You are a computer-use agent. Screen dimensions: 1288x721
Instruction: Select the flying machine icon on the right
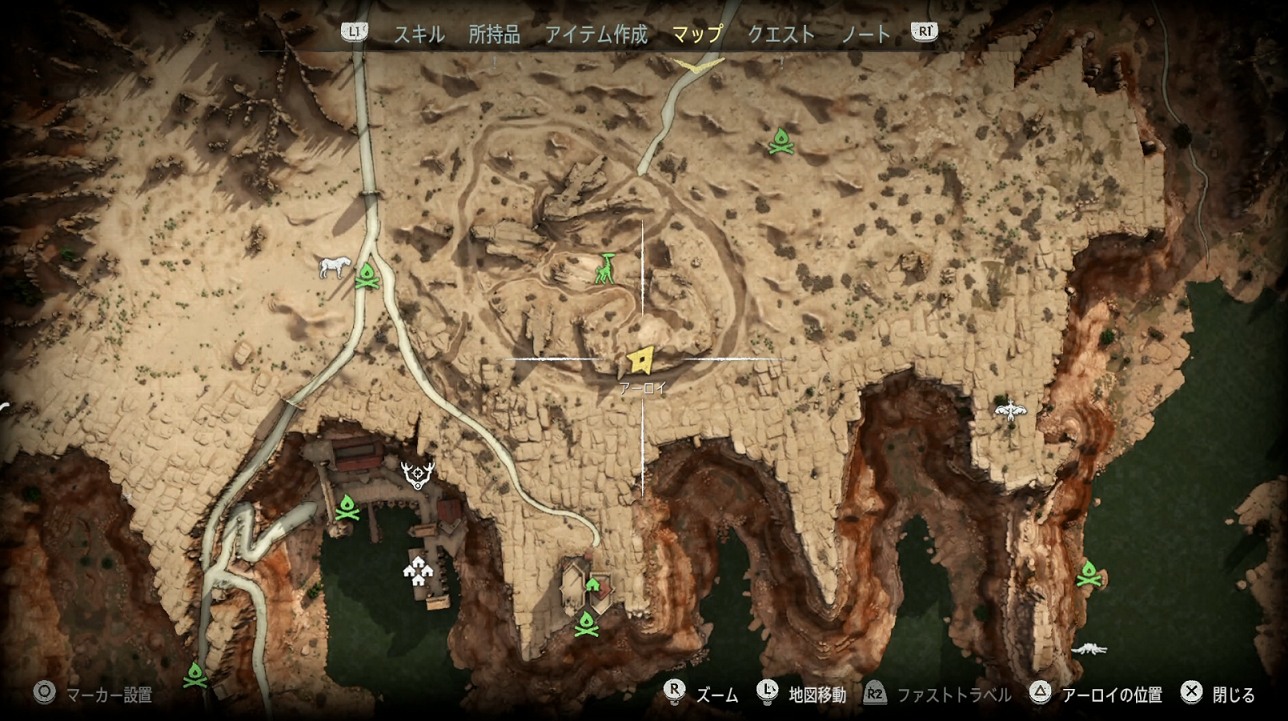pyautogui.click(x=1010, y=408)
